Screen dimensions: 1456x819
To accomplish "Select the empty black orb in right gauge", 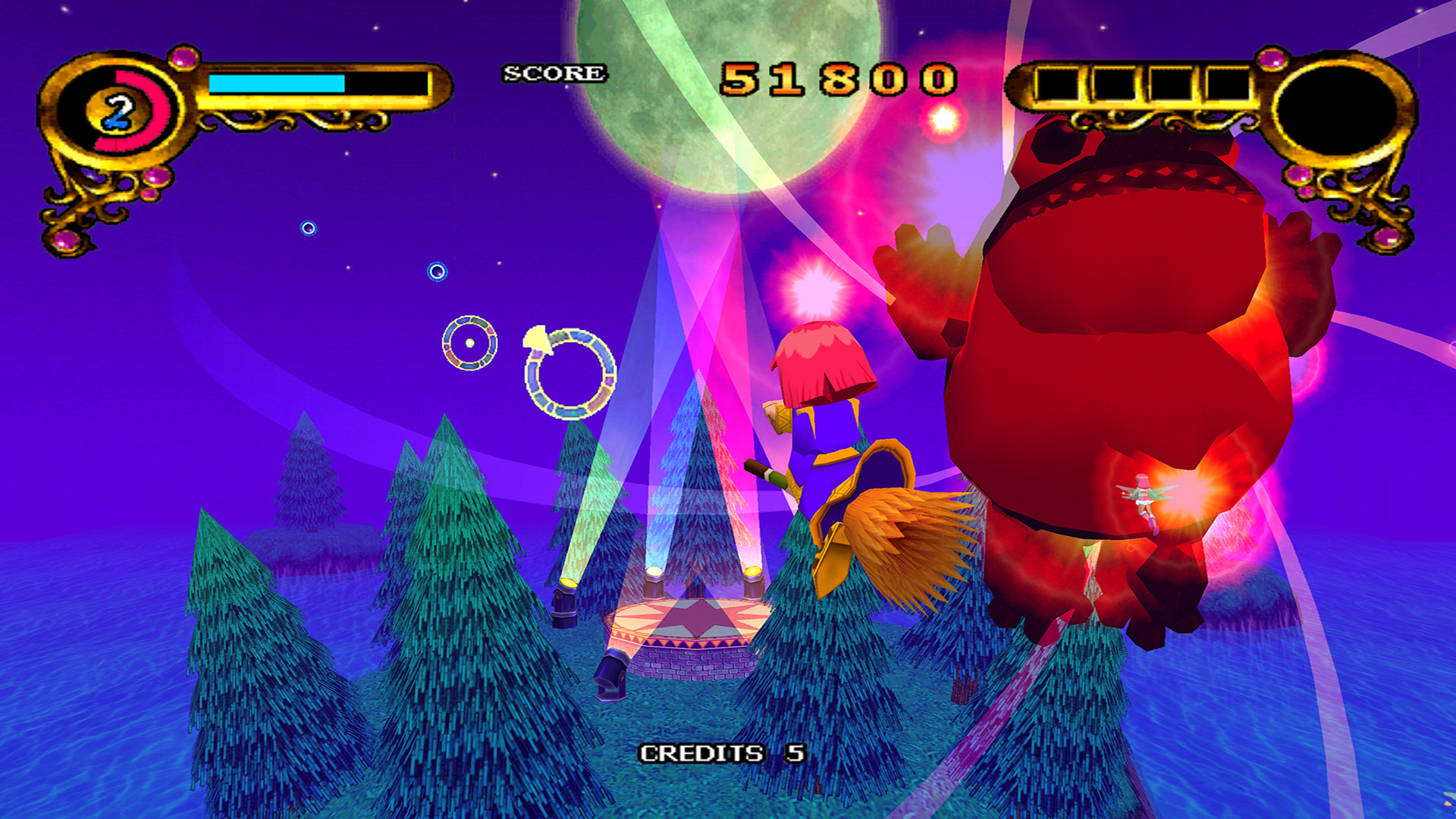I will [x=1337, y=111].
